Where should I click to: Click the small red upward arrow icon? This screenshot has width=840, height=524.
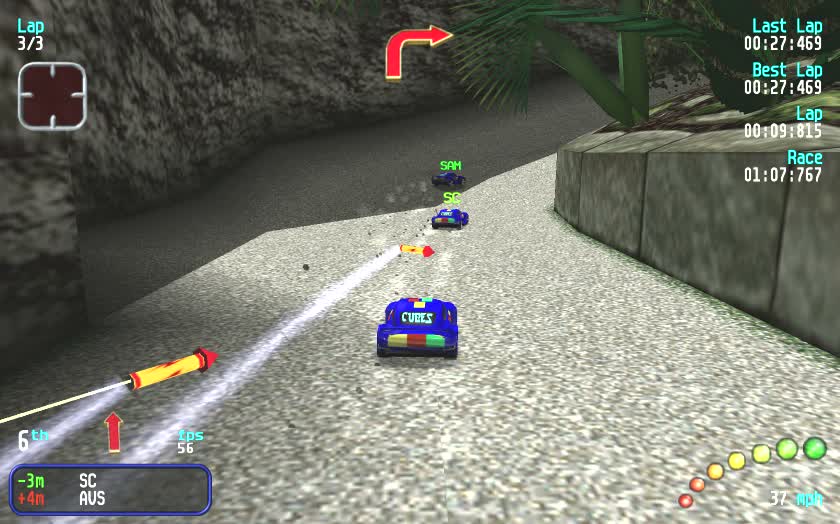pos(113,432)
